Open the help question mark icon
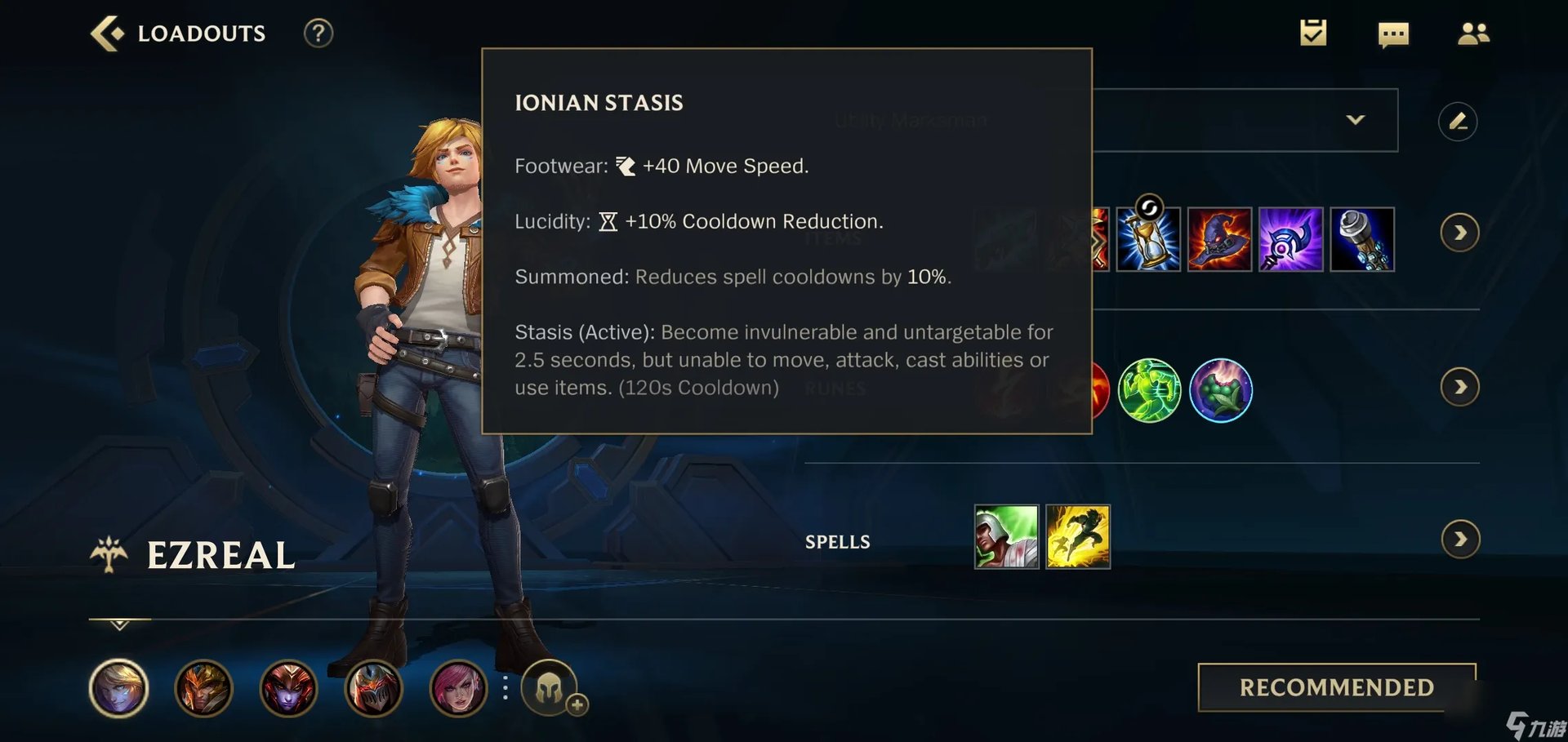The image size is (1568, 742). (x=318, y=33)
